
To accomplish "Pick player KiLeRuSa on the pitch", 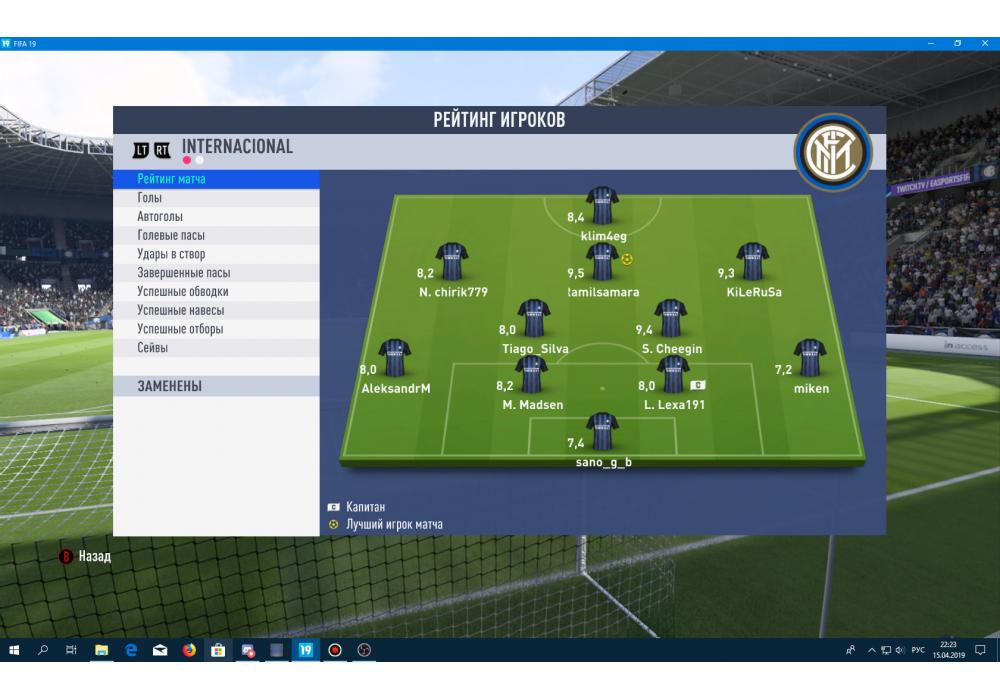I will [752, 262].
